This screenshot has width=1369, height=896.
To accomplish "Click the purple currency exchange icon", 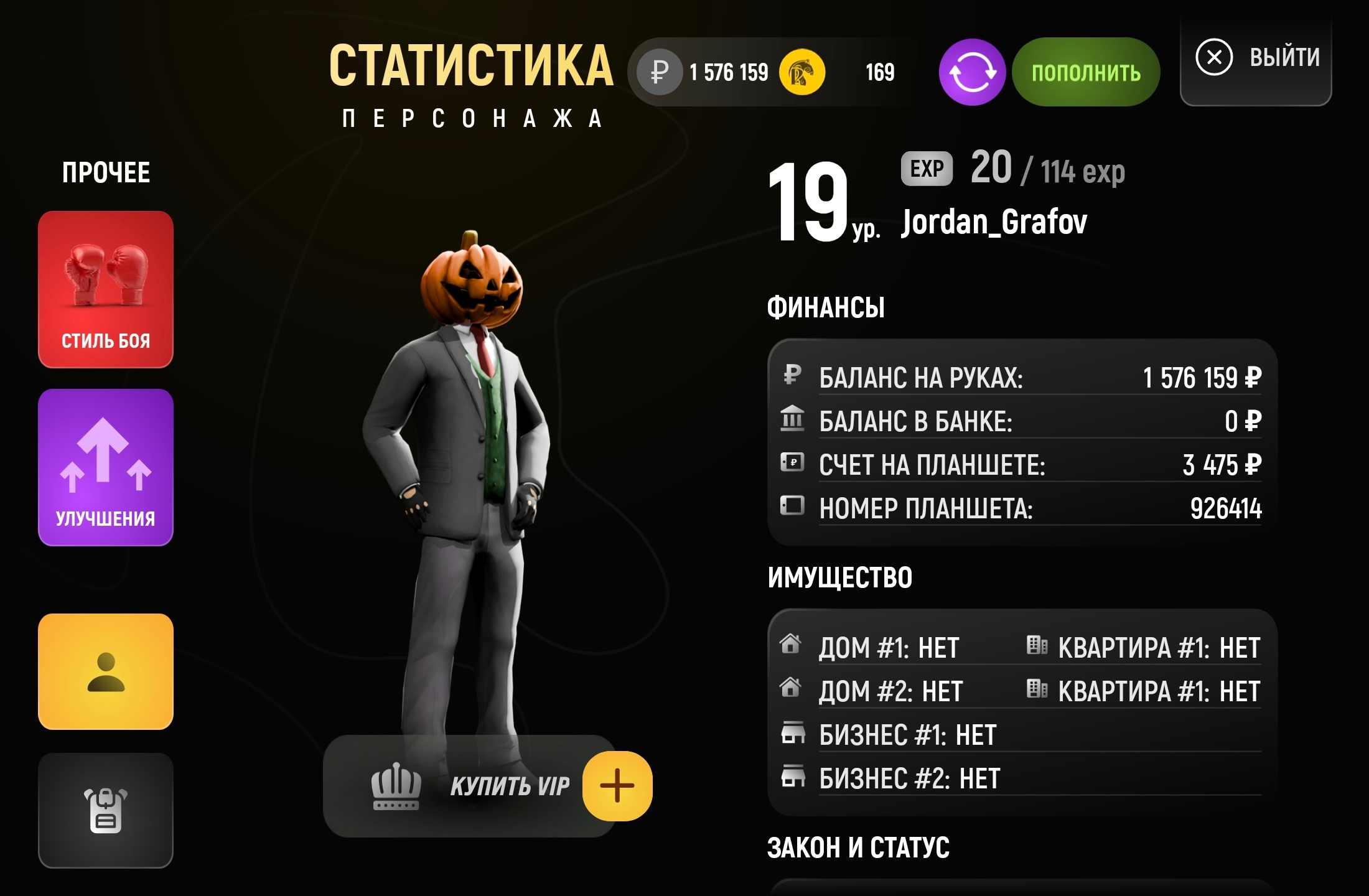I will coord(971,72).
